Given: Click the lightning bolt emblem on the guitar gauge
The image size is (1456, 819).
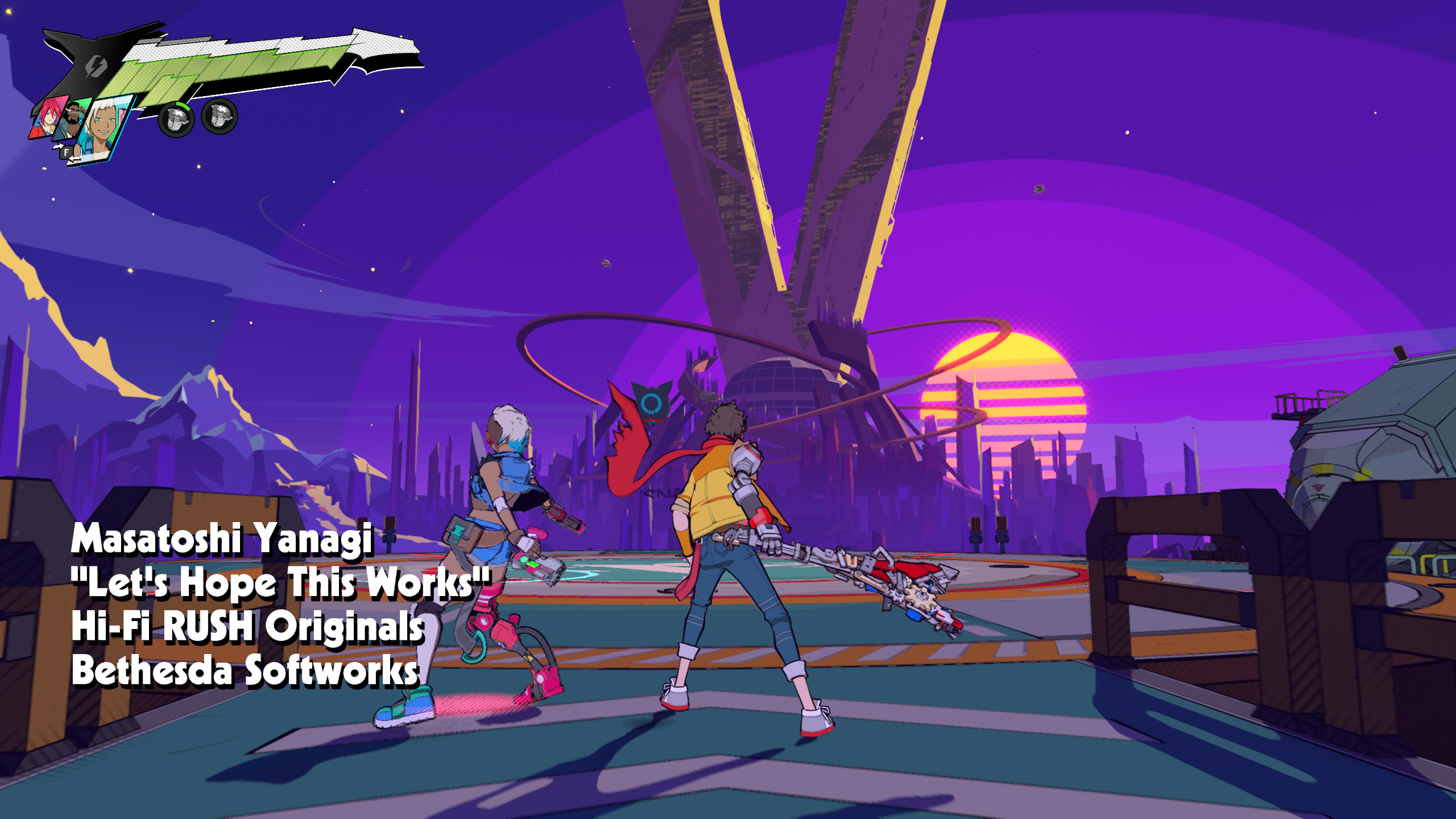Looking at the screenshot, I should pyautogui.click(x=96, y=67).
